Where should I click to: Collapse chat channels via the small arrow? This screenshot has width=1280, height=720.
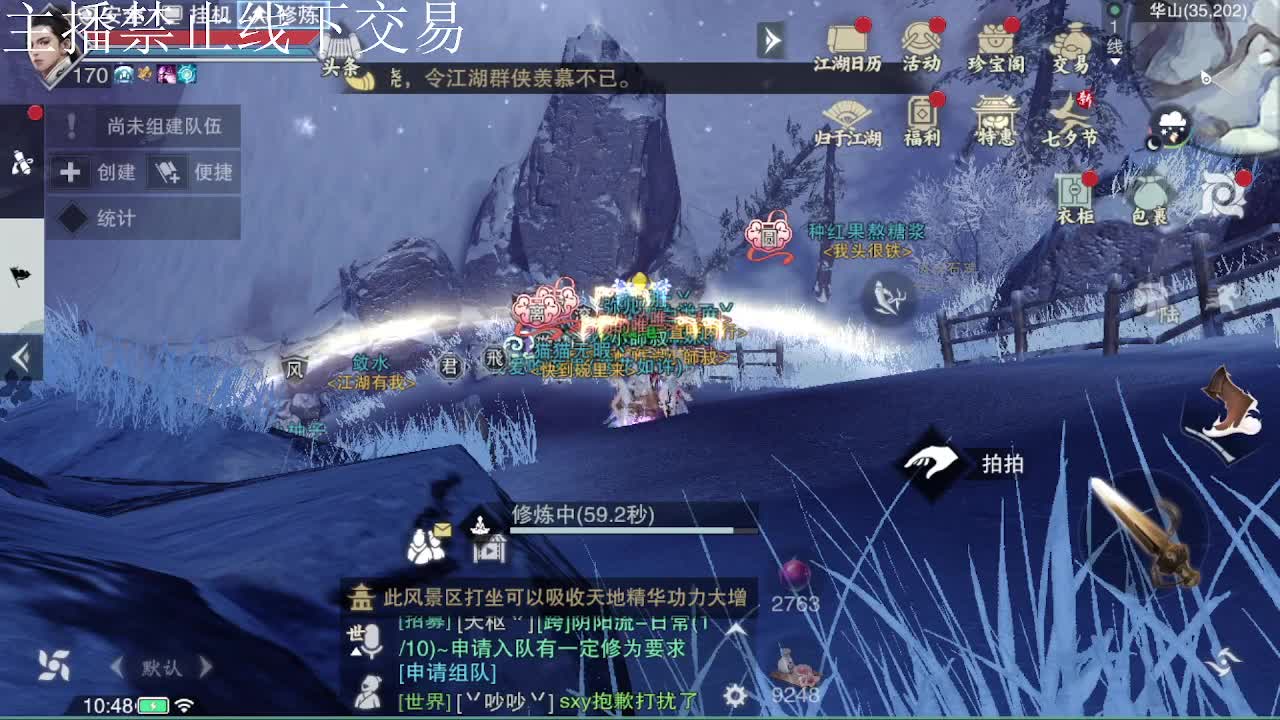pos(356,651)
